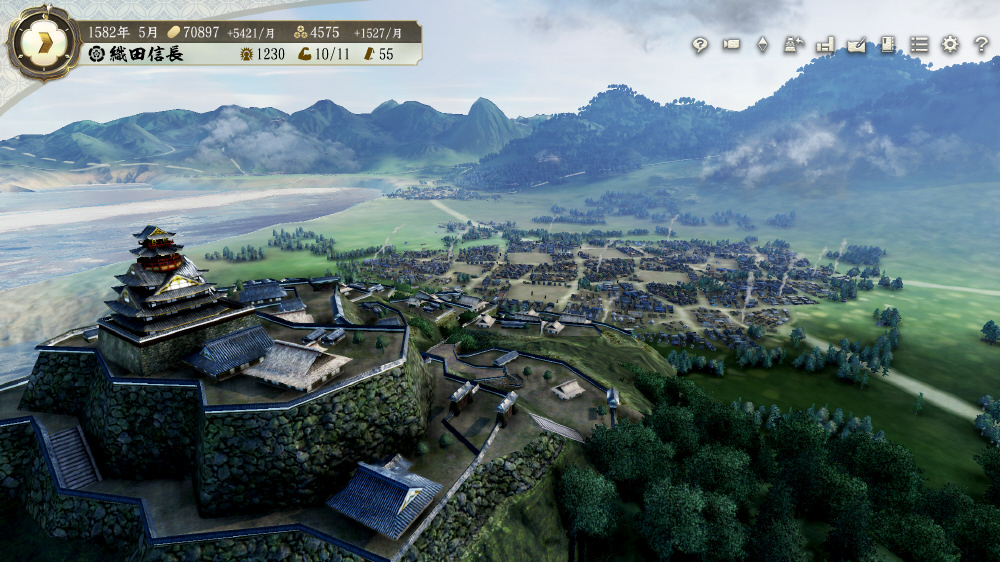Image resolution: width=1000 pixels, height=562 pixels.
Task: Click the video camera view icon
Action: click(731, 44)
